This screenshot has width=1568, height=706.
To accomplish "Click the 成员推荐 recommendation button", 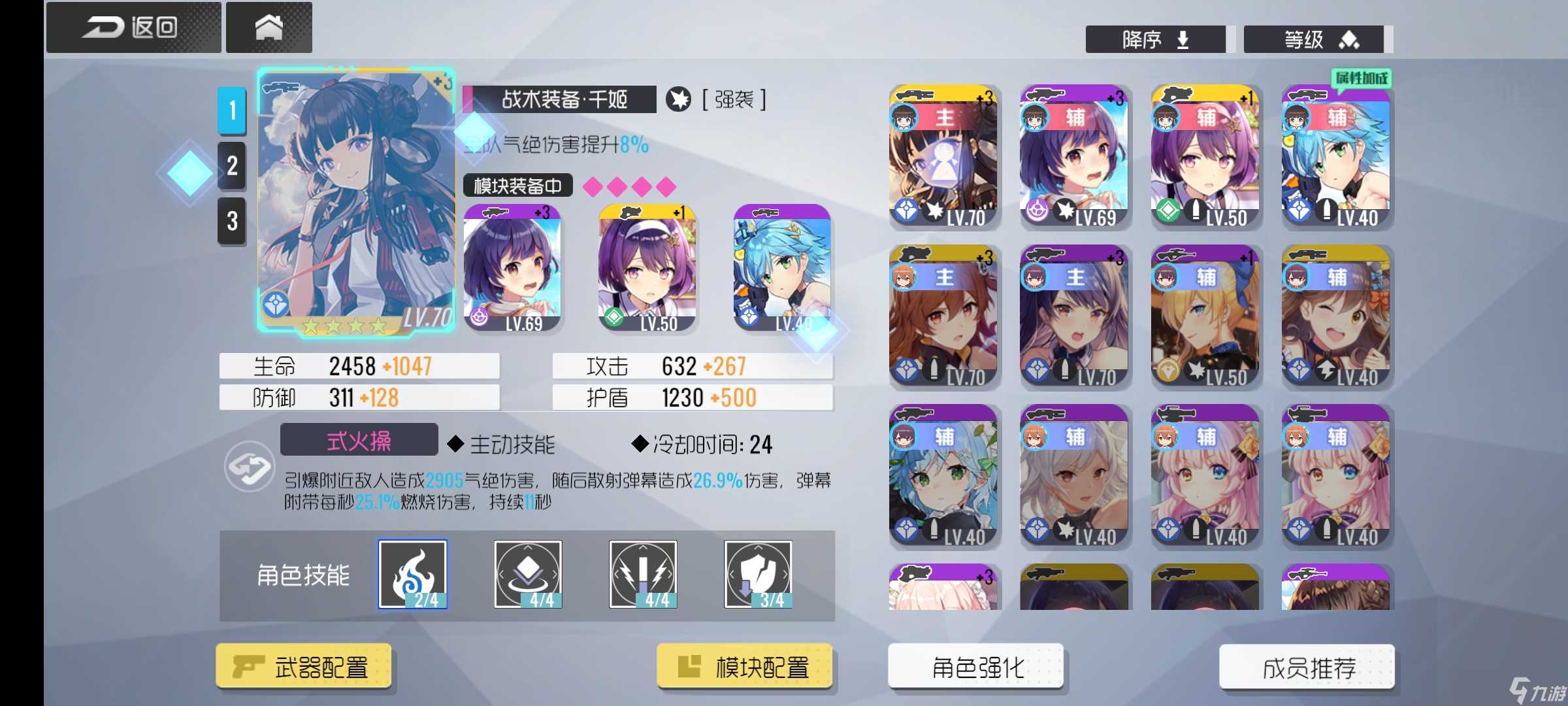I will click(x=1307, y=667).
